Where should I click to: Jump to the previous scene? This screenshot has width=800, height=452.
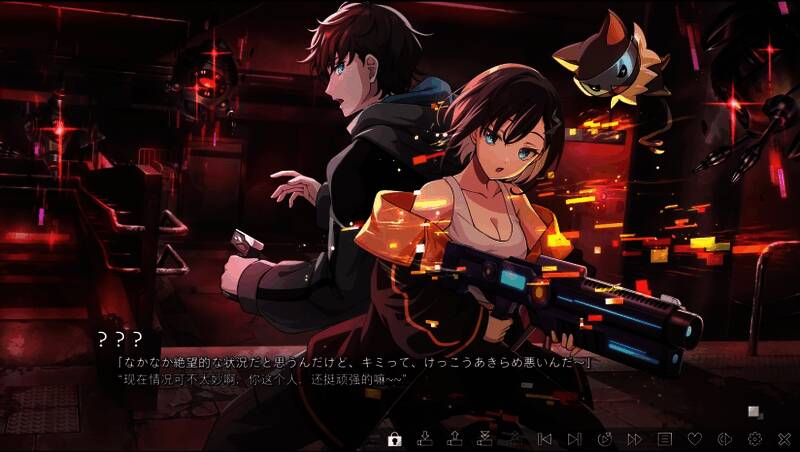(545, 438)
